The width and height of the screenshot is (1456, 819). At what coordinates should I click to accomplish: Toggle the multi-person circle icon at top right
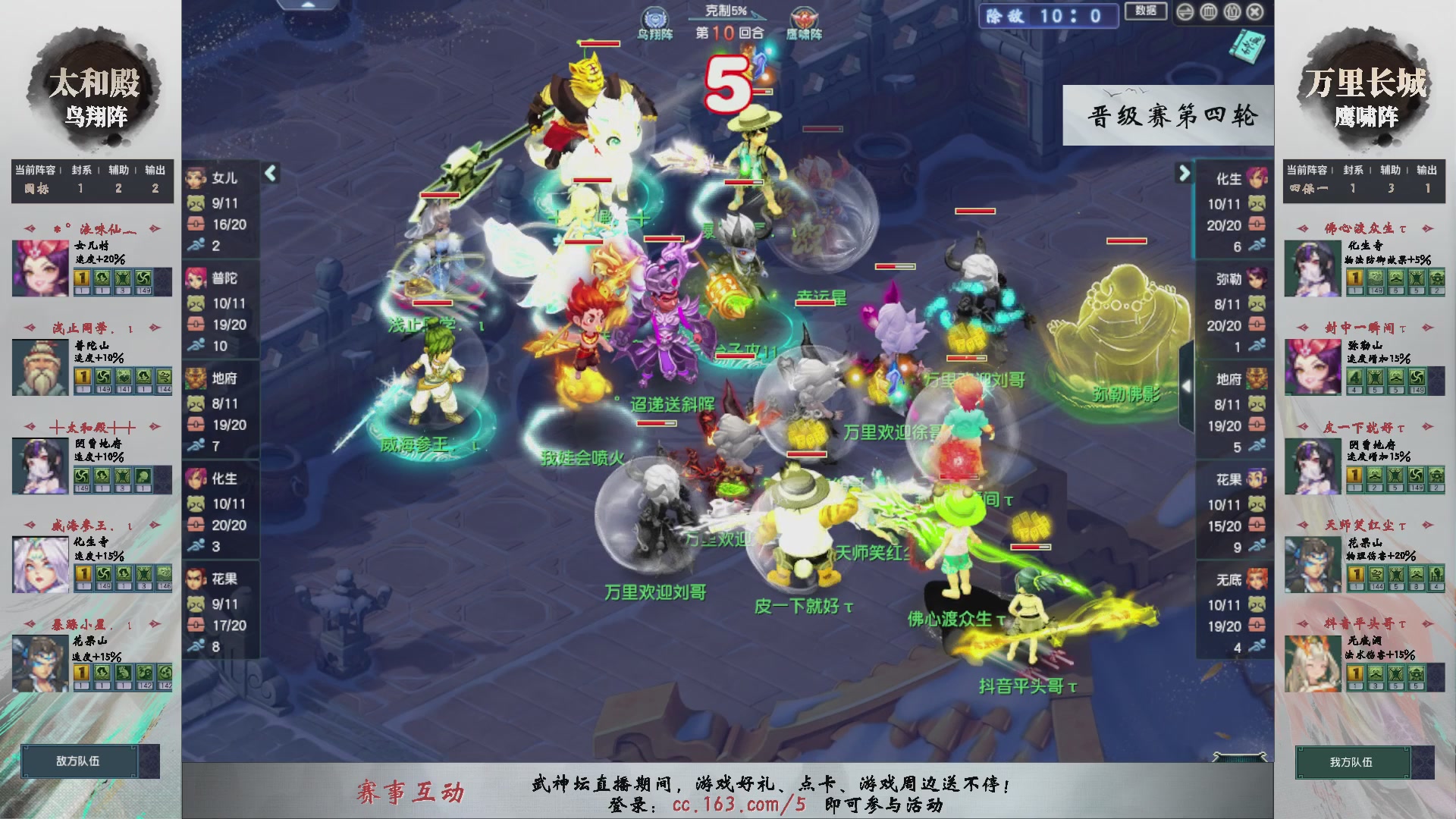1209,12
